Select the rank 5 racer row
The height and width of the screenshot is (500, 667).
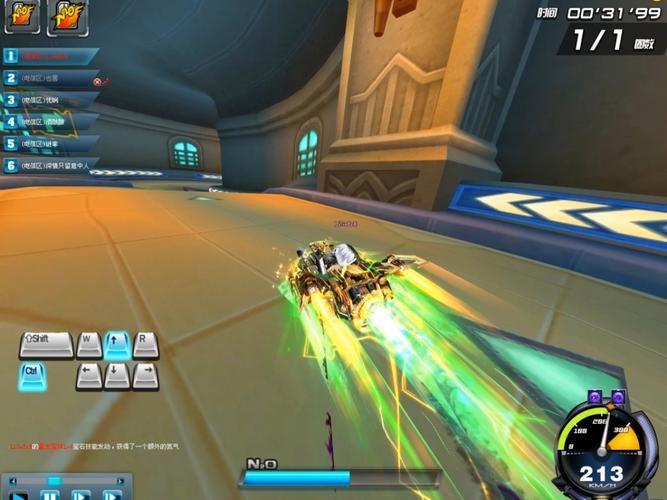point(48,143)
